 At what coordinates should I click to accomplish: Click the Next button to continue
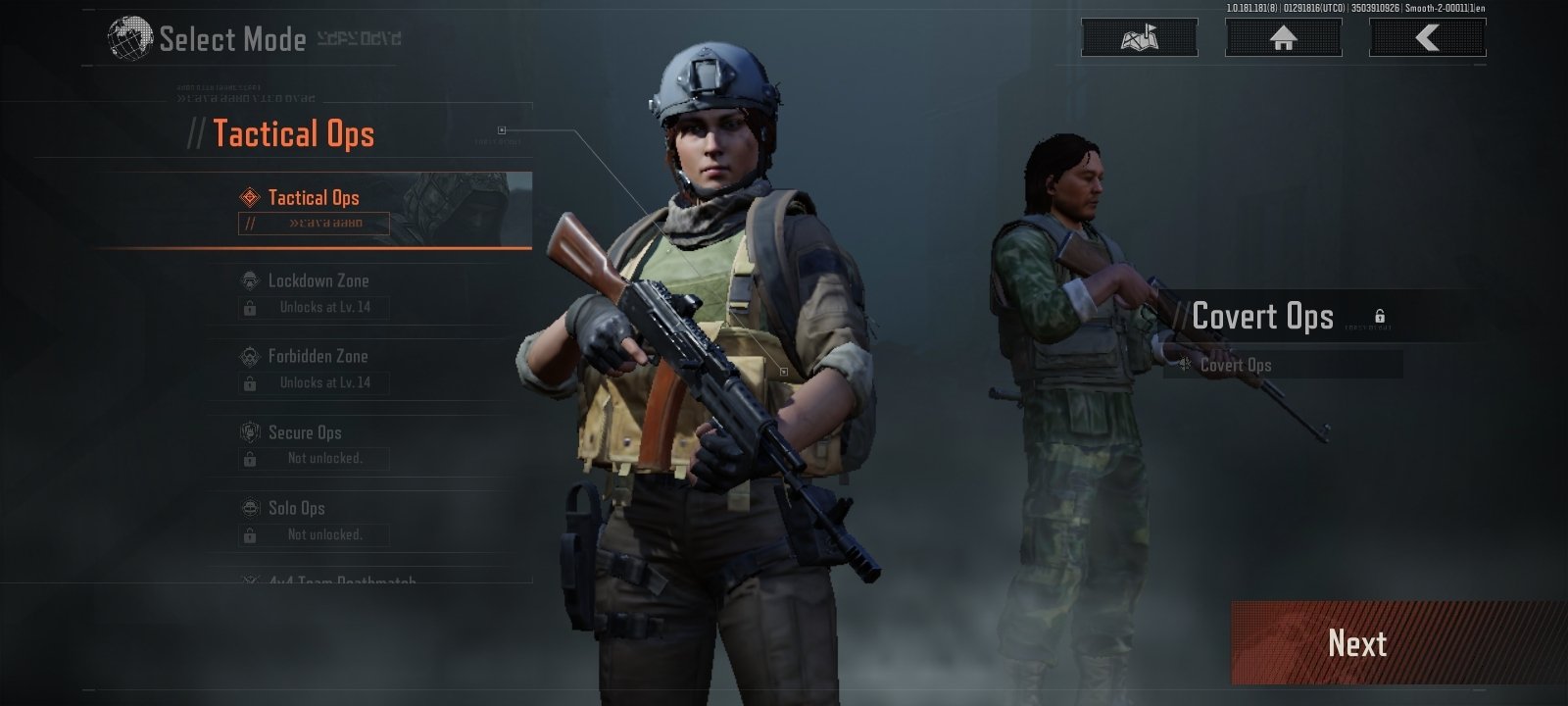(x=1356, y=643)
